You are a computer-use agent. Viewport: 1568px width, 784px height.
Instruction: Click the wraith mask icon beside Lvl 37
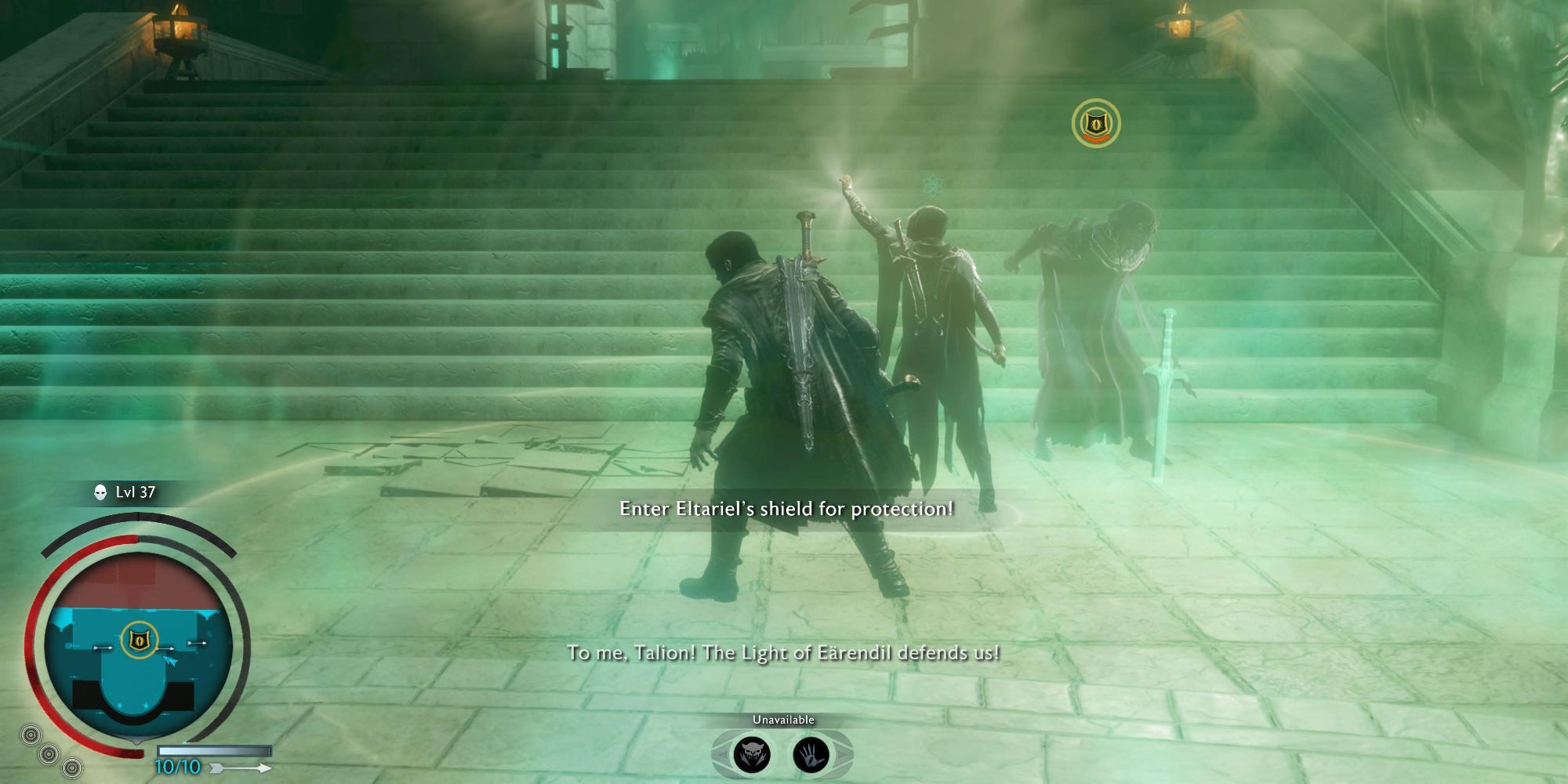100,494
